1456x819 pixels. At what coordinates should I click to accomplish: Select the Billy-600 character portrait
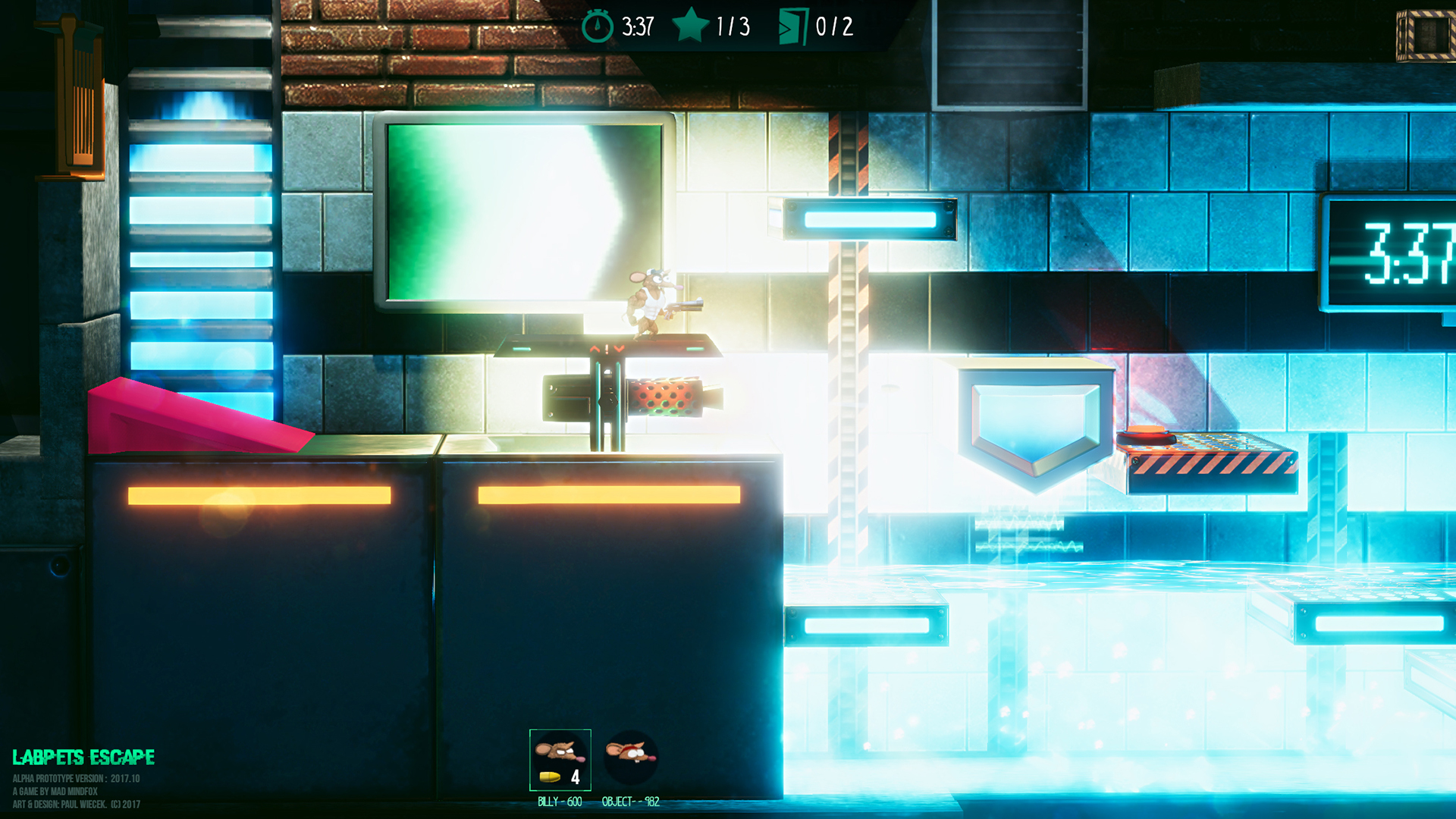point(560,760)
